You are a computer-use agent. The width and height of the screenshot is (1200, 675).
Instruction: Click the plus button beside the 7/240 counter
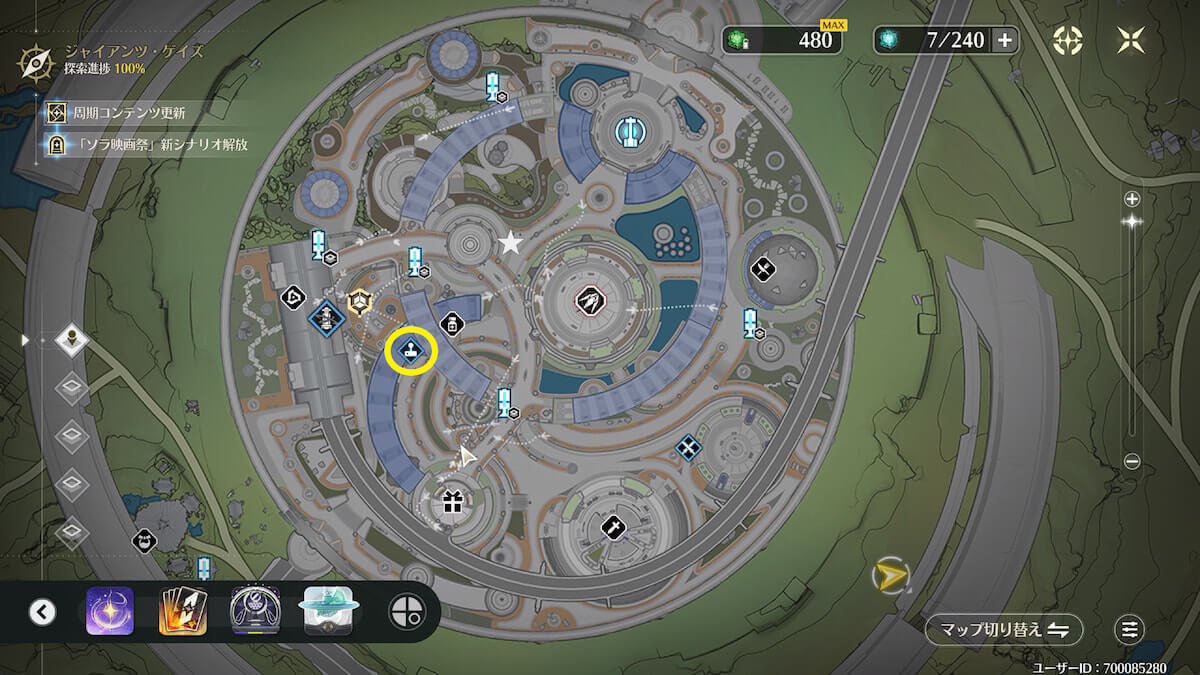[x=1005, y=40]
